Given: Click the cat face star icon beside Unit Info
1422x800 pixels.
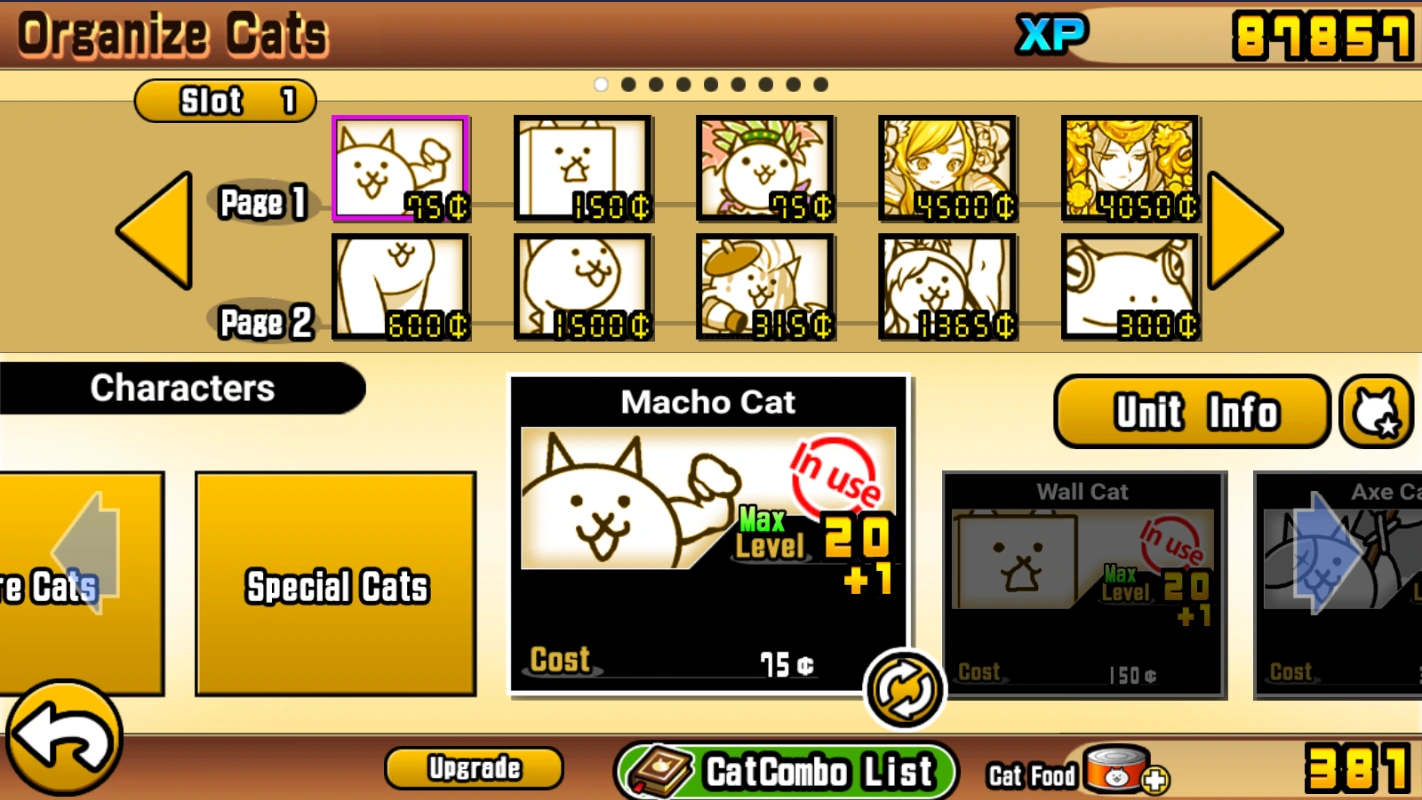Looking at the screenshot, I should [x=1377, y=410].
